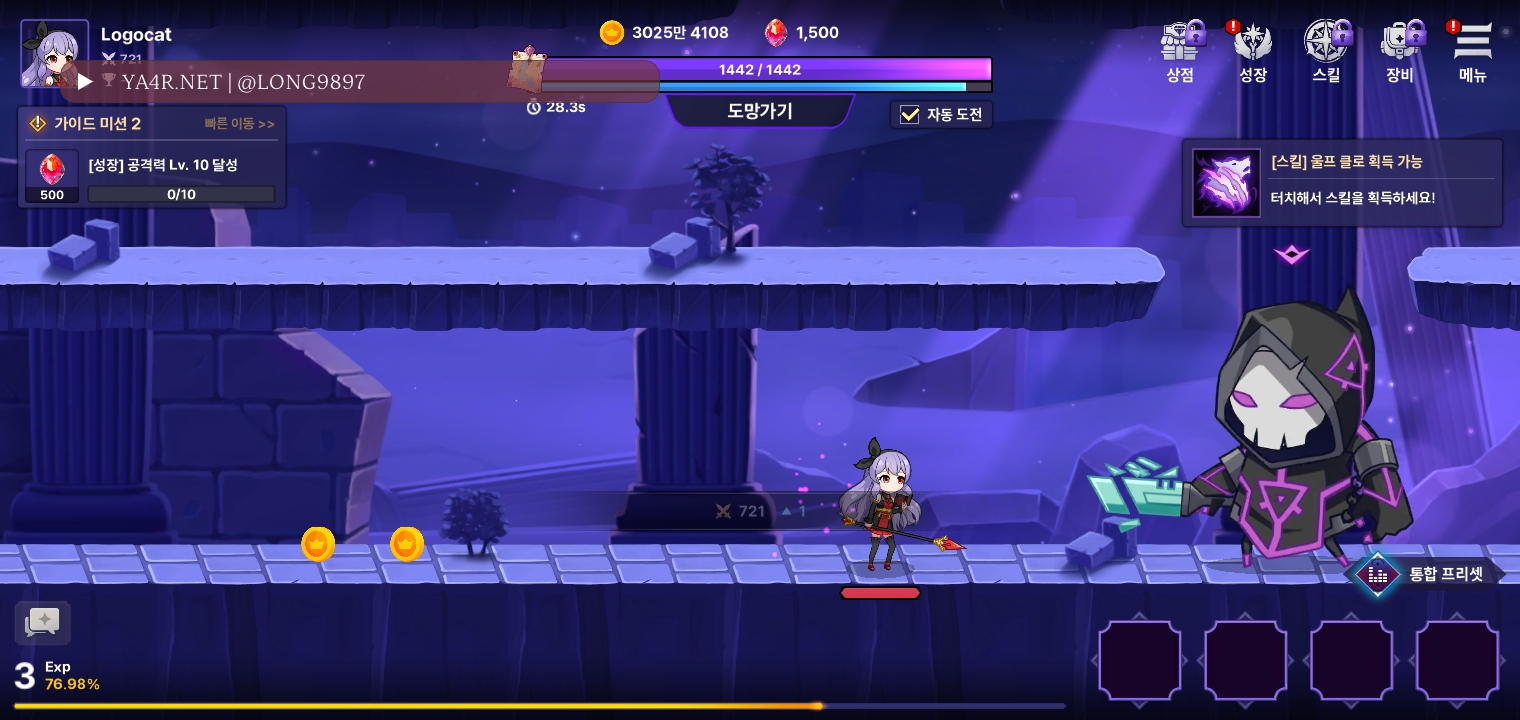Click the gold coin currency icon

(x=612, y=33)
